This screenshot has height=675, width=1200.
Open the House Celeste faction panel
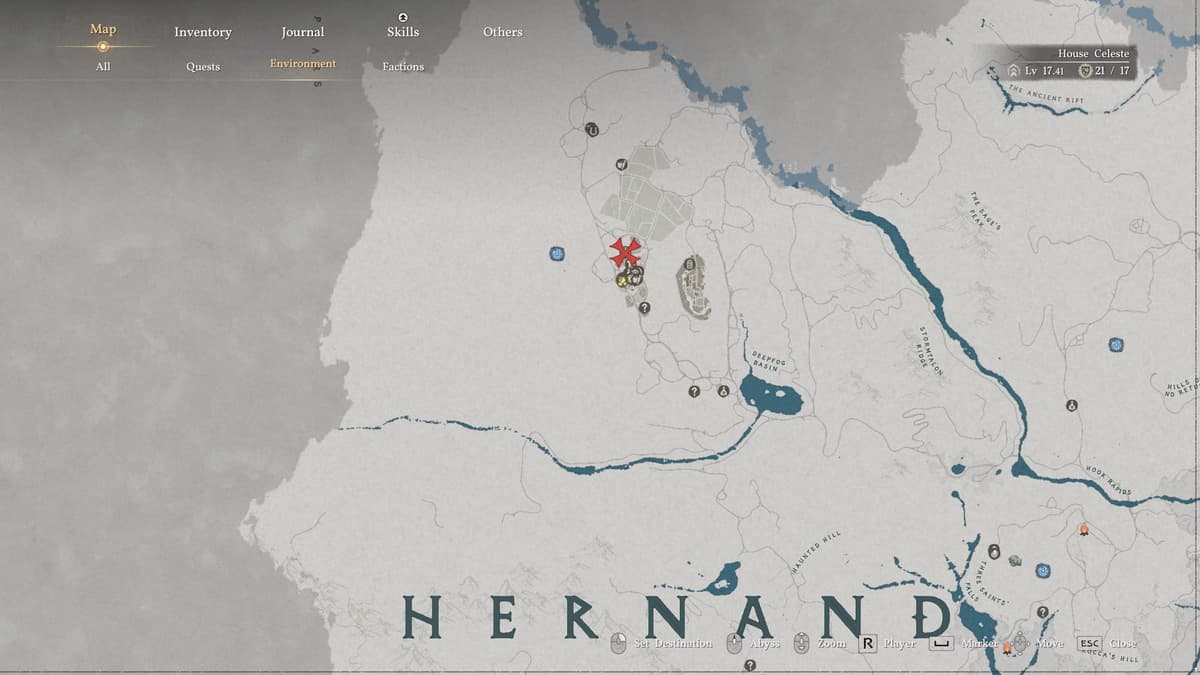(x=1071, y=62)
